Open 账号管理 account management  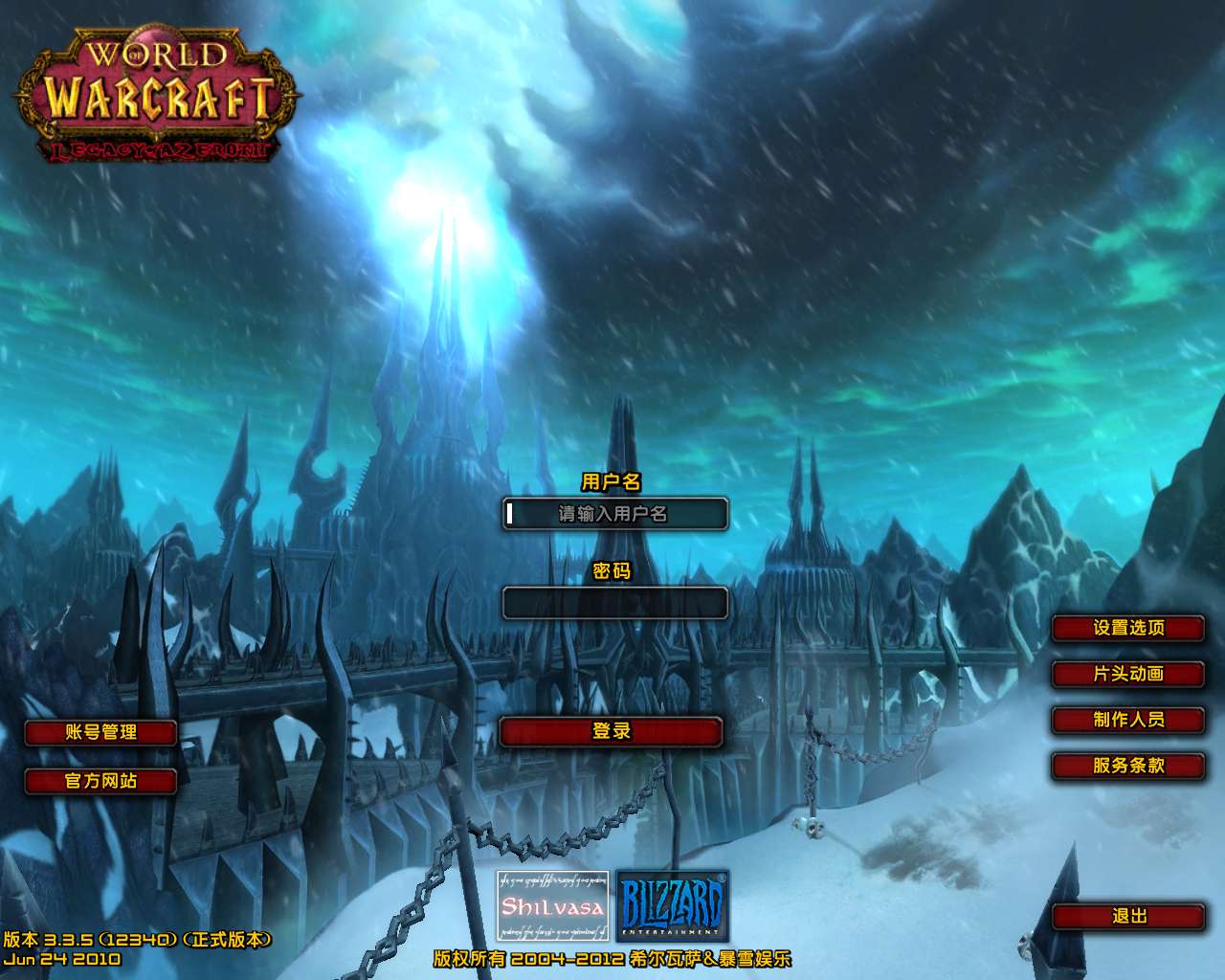tap(100, 733)
